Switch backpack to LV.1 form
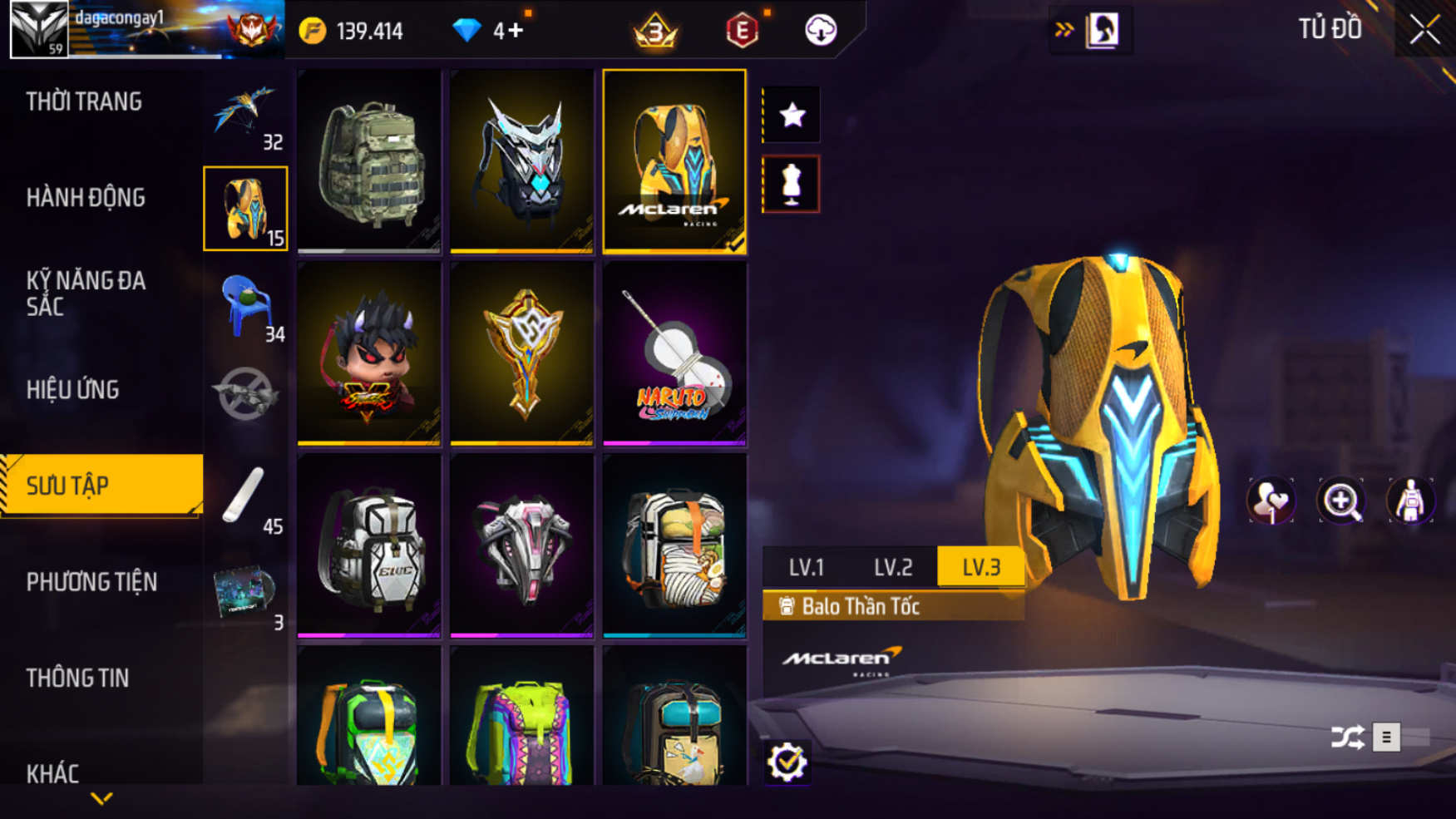This screenshot has width=1456, height=819. [806, 567]
